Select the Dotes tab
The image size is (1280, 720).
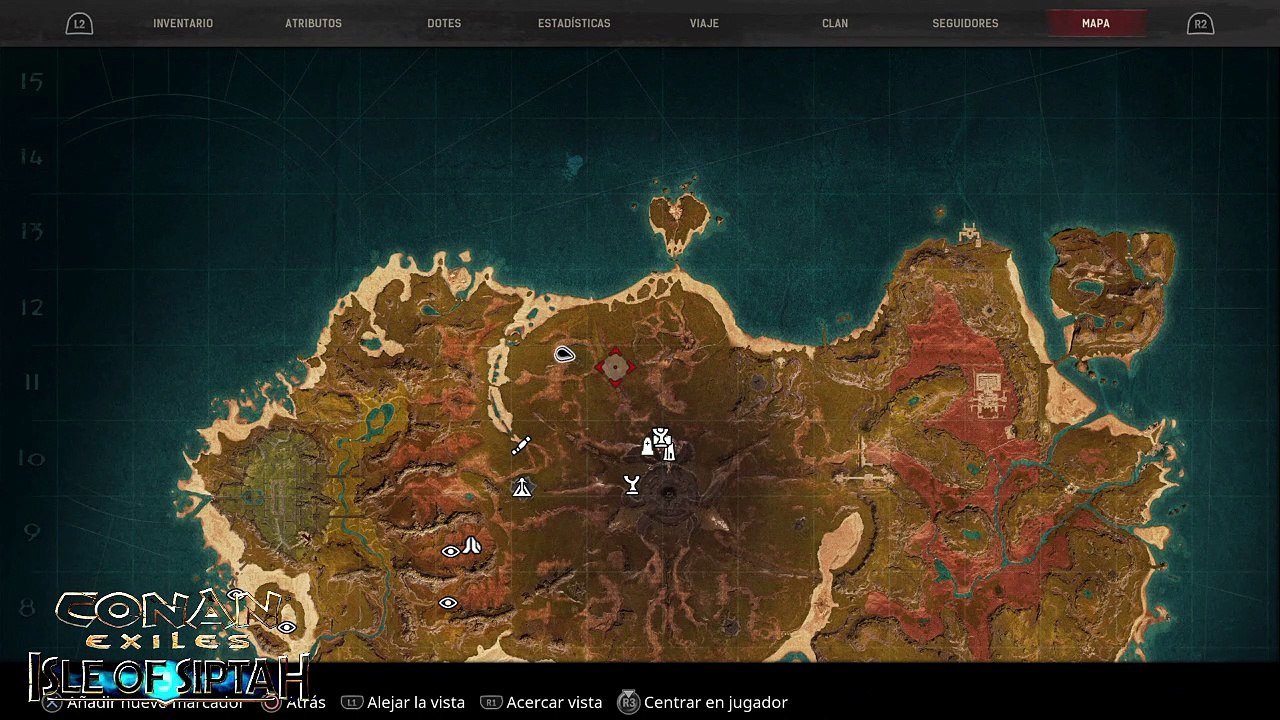click(x=444, y=23)
